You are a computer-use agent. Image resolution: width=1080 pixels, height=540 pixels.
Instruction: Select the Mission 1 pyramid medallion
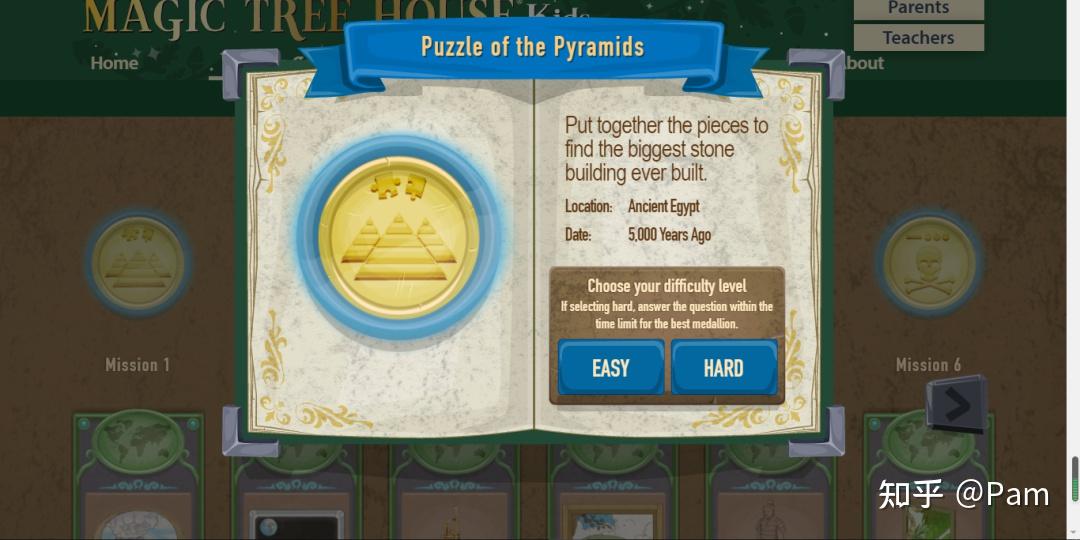click(x=138, y=263)
